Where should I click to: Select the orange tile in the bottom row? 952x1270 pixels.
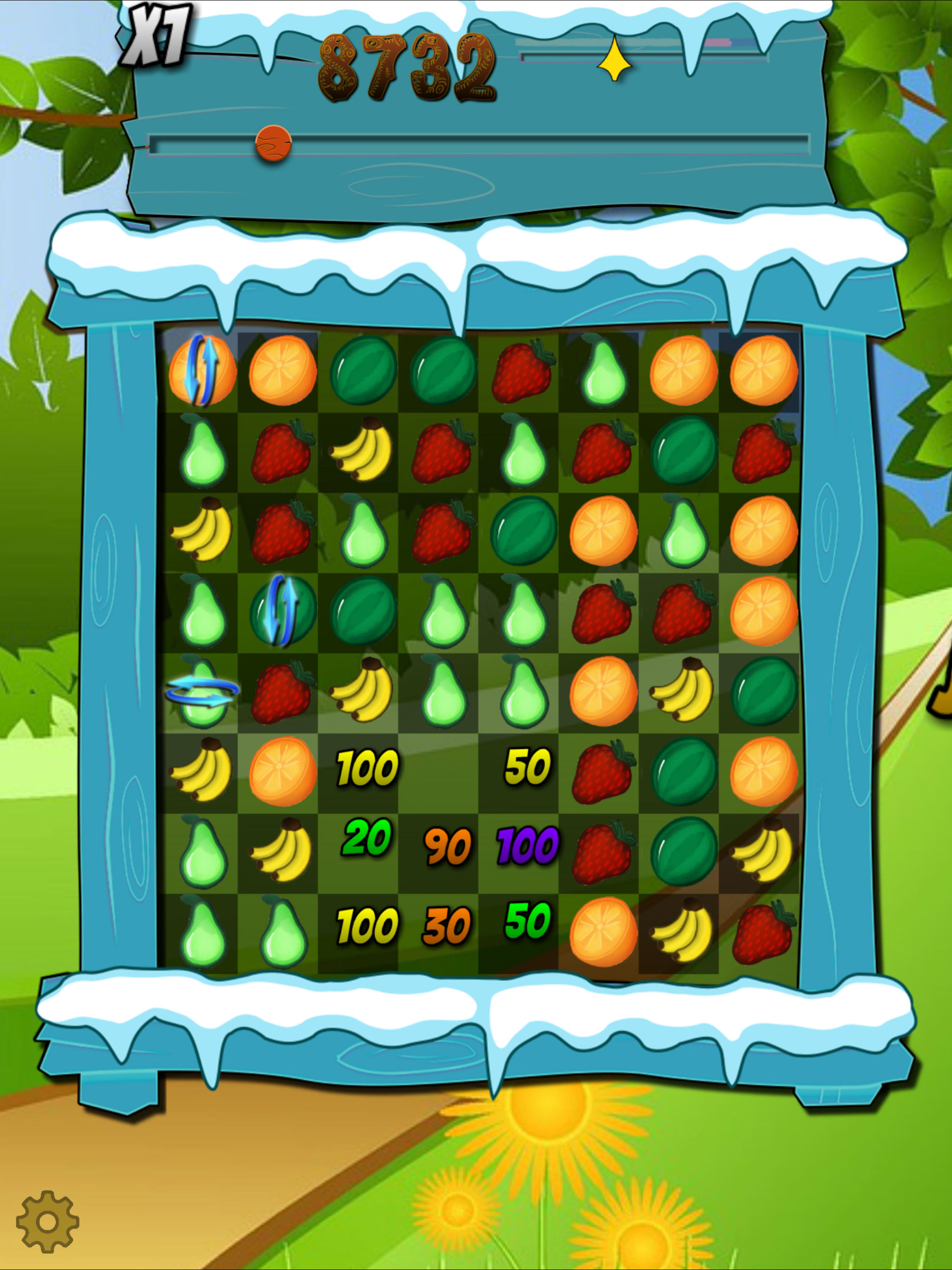pos(603,933)
